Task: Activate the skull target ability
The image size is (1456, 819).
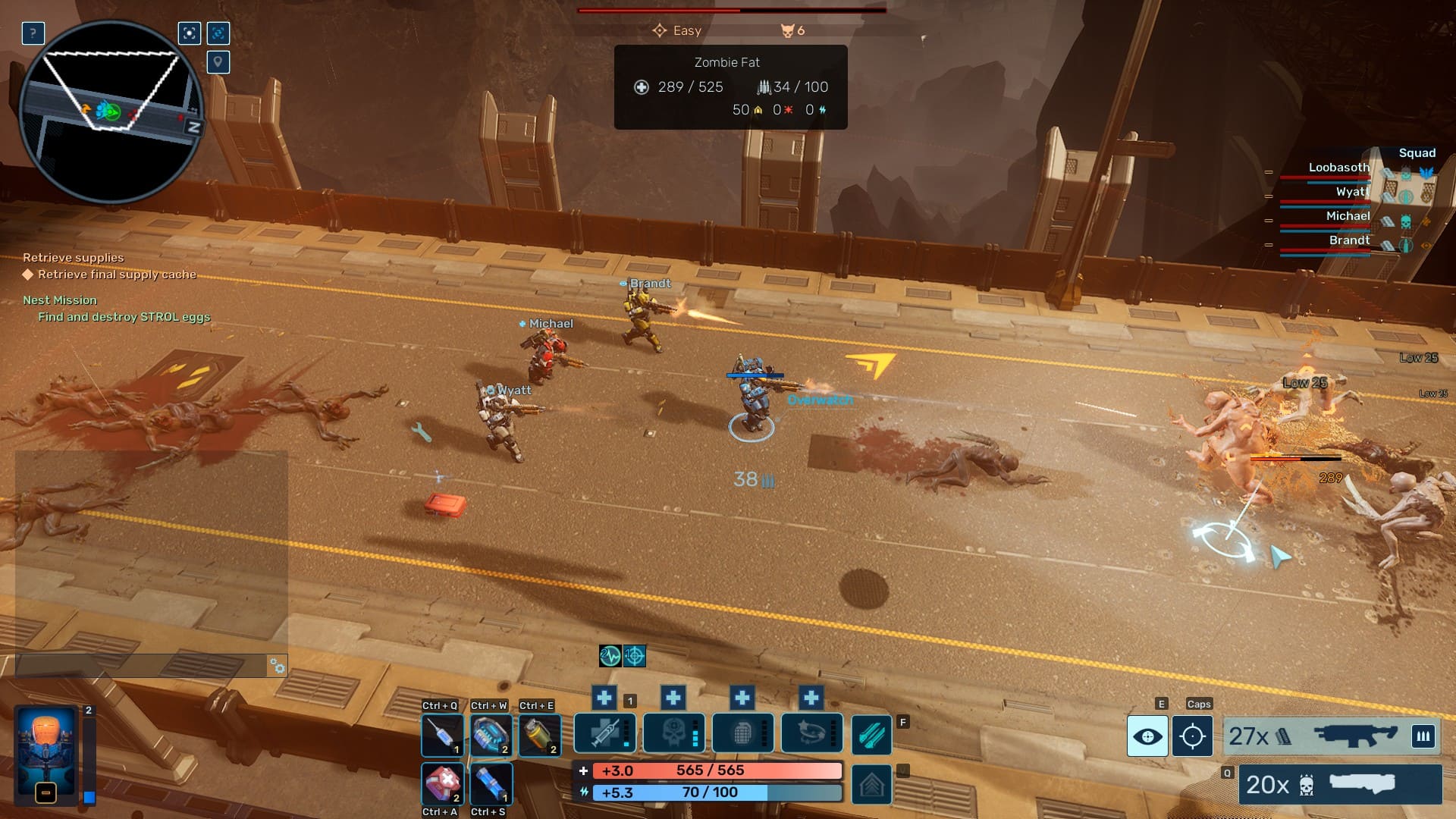Action: pos(673,733)
